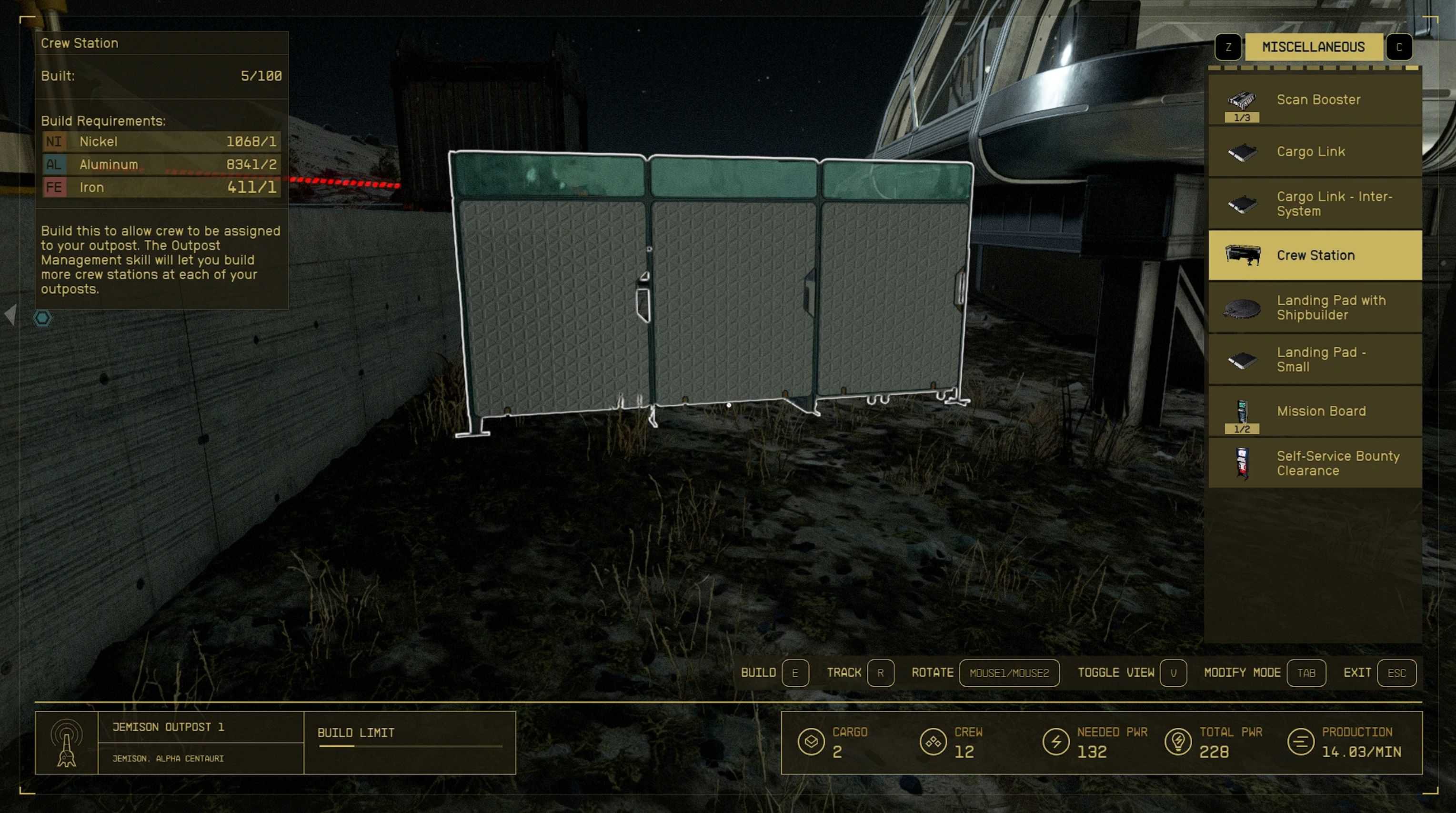
Task: Select the Crew Station build item
Action: tap(1315, 256)
